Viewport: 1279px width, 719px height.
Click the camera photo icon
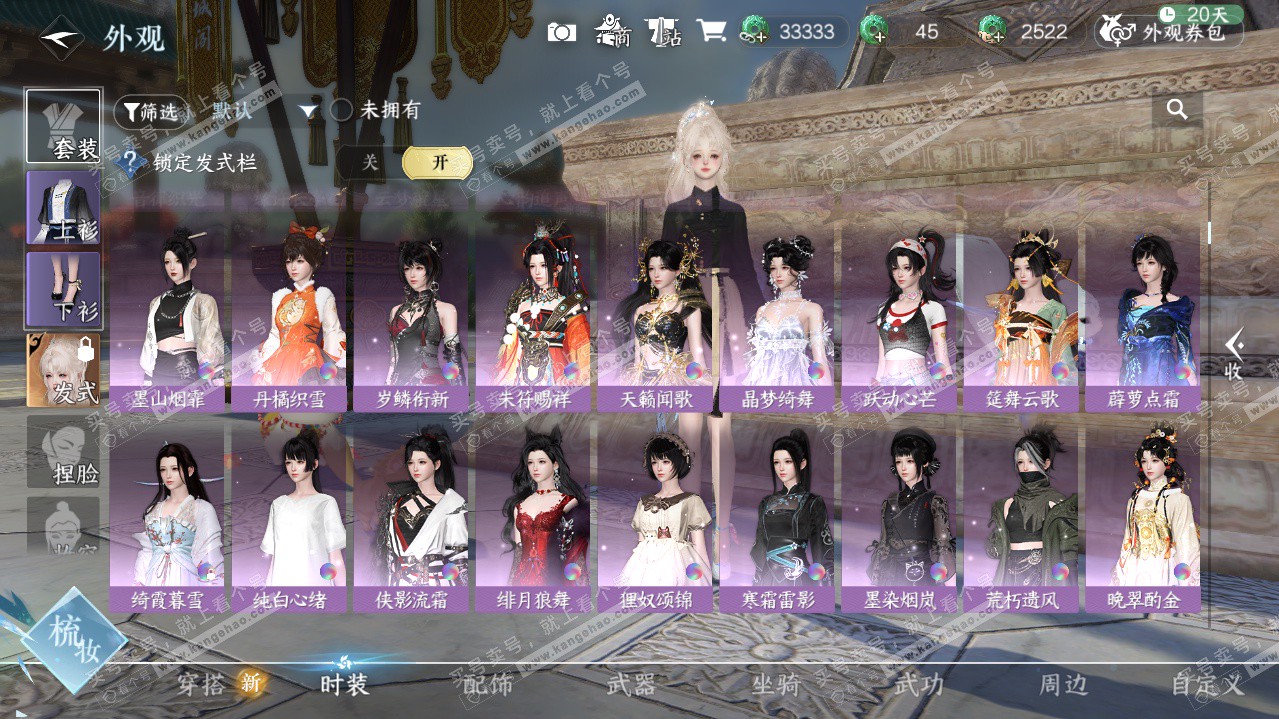click(x=562, y=32)
